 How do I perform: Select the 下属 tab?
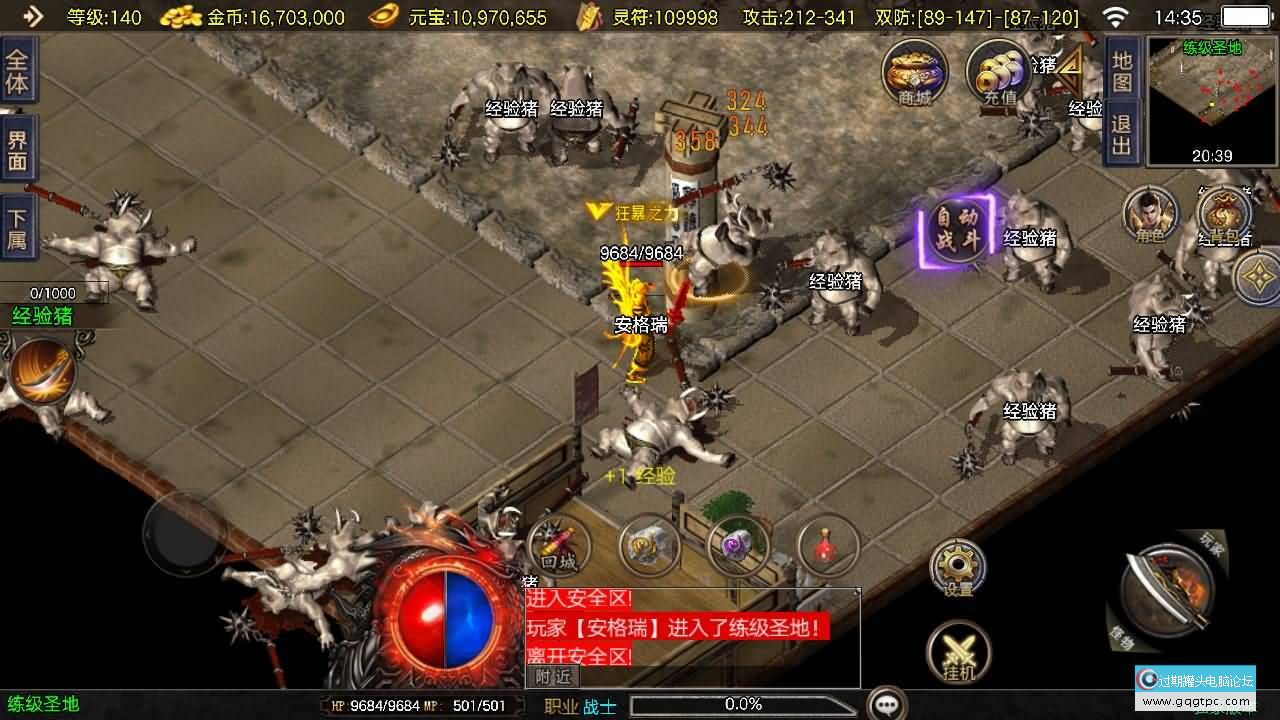(18, 230)
